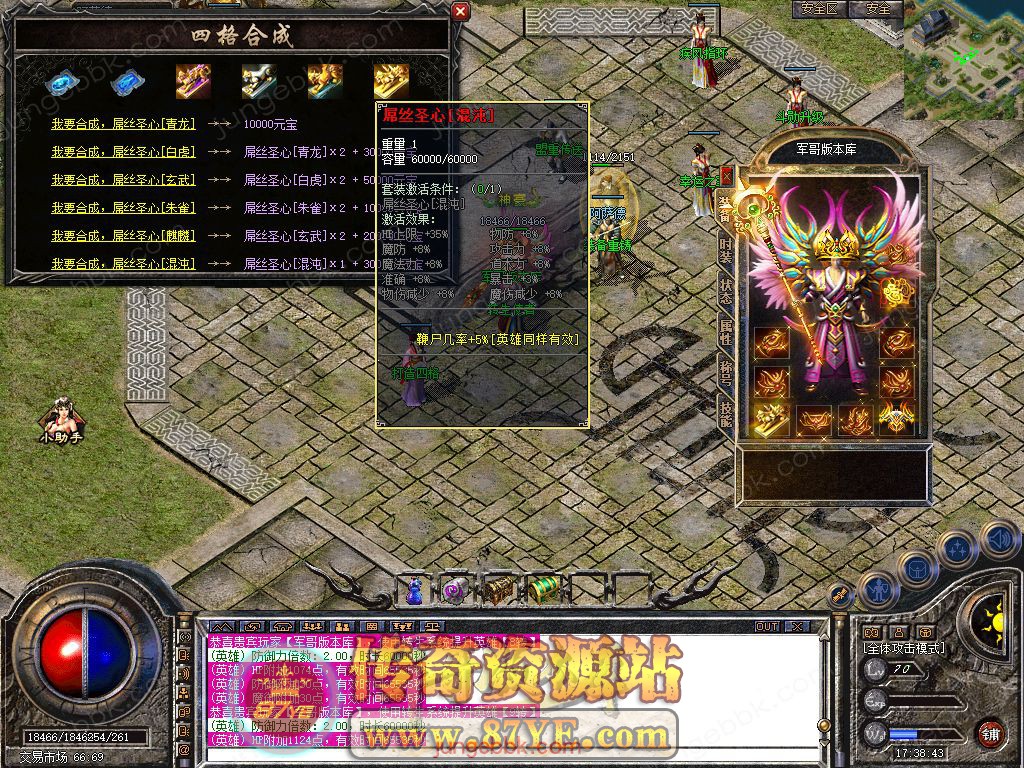
Task: Select the 屌丝圣心[玄武] synthesis option
Action: tap(123, 180)
